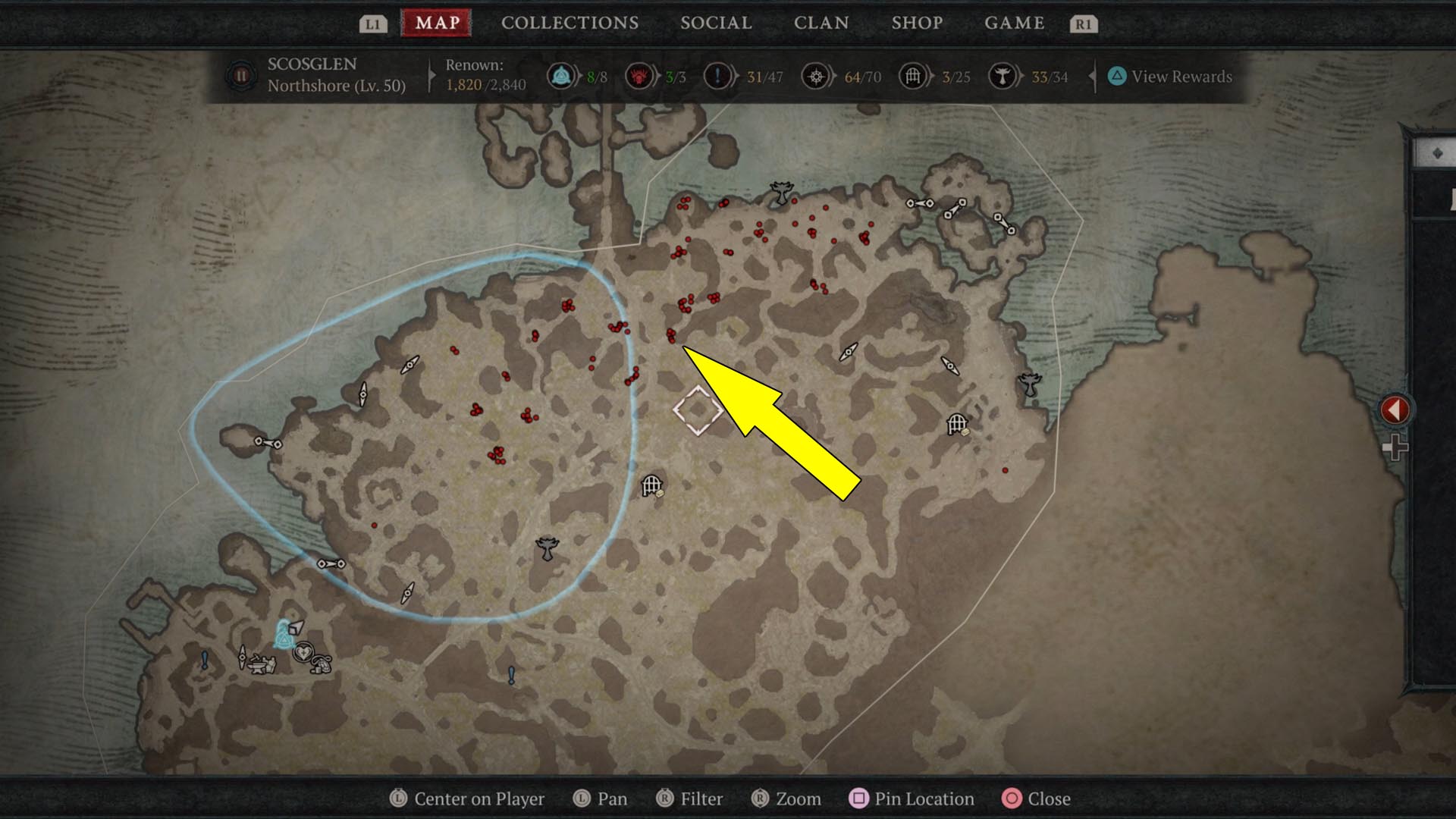Open the SHOP tab
Screen dimensions: 1456x819
(917, 23)
